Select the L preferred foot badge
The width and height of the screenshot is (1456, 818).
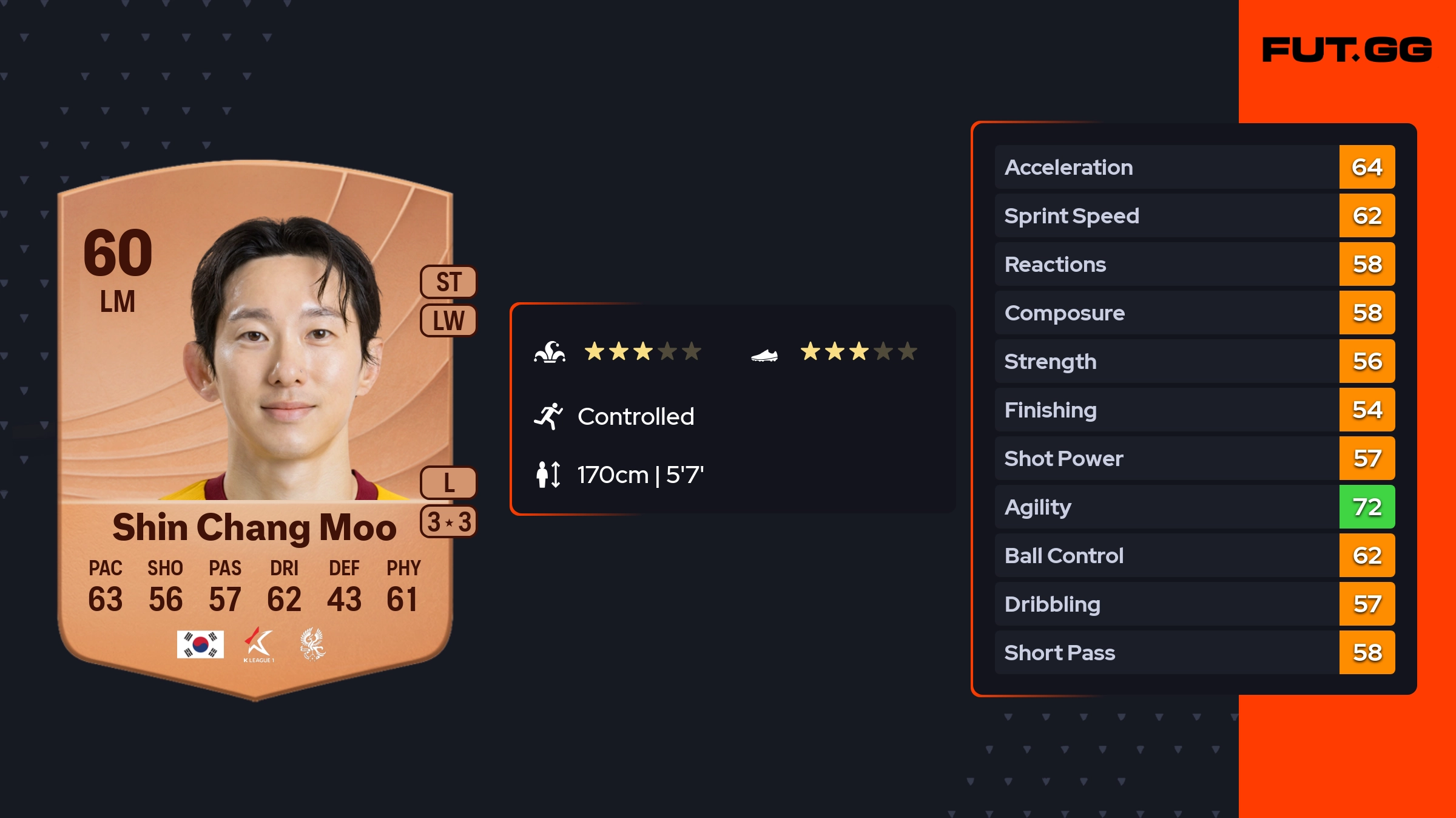coord(448,483)
